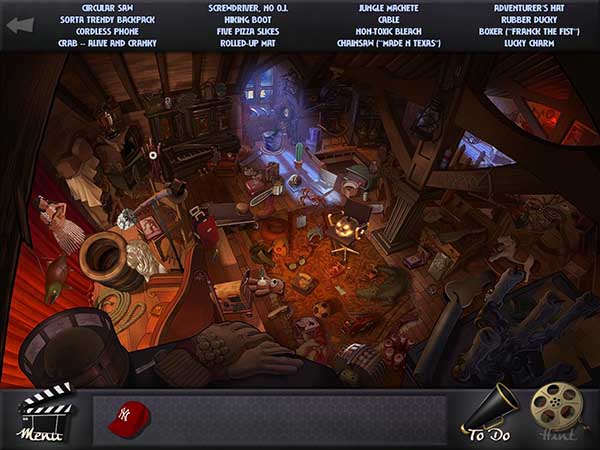Click "Five Pizza Slices" list entry
This screenshot has height=450, width=600.
[248, 32]
